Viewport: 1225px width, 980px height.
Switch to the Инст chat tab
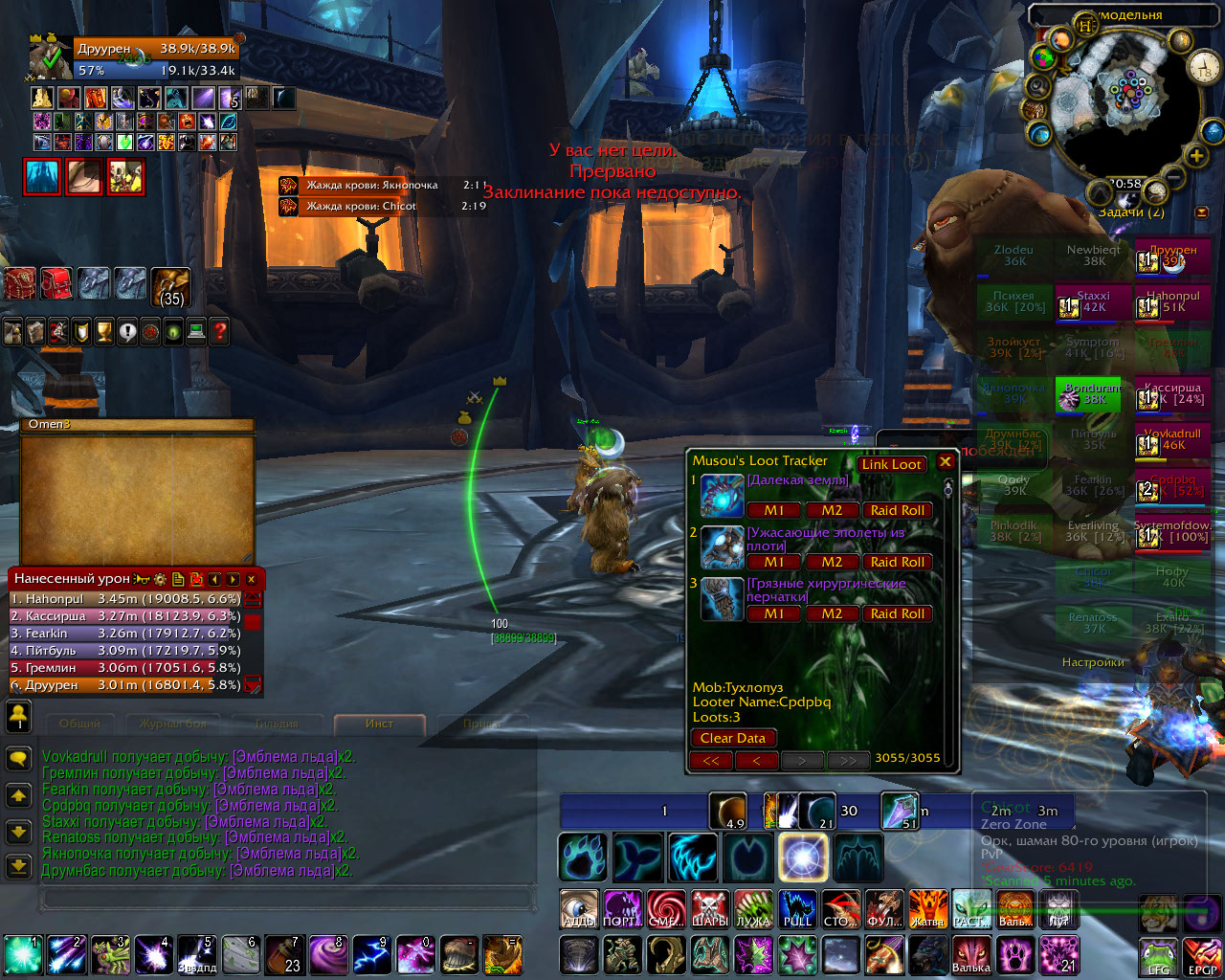[x=379, y=724]
